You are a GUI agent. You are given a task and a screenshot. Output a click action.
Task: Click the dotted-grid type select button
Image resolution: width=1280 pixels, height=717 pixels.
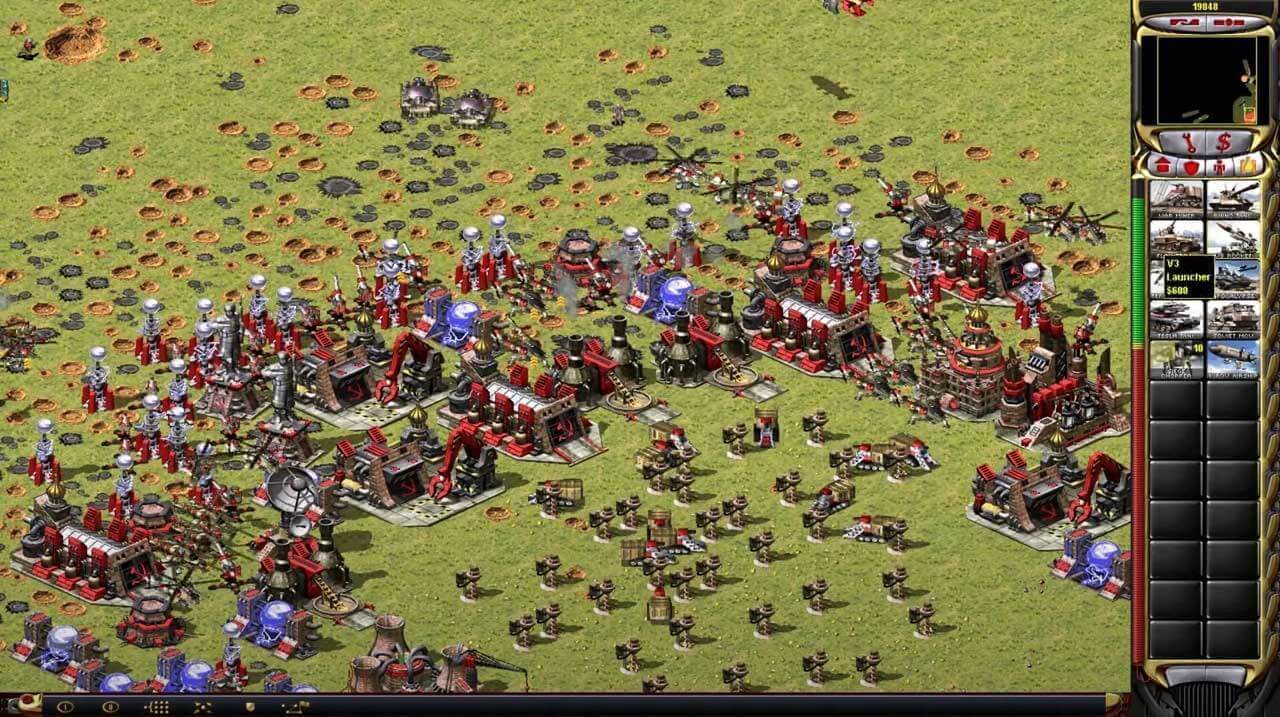click(x=157, y=707)
